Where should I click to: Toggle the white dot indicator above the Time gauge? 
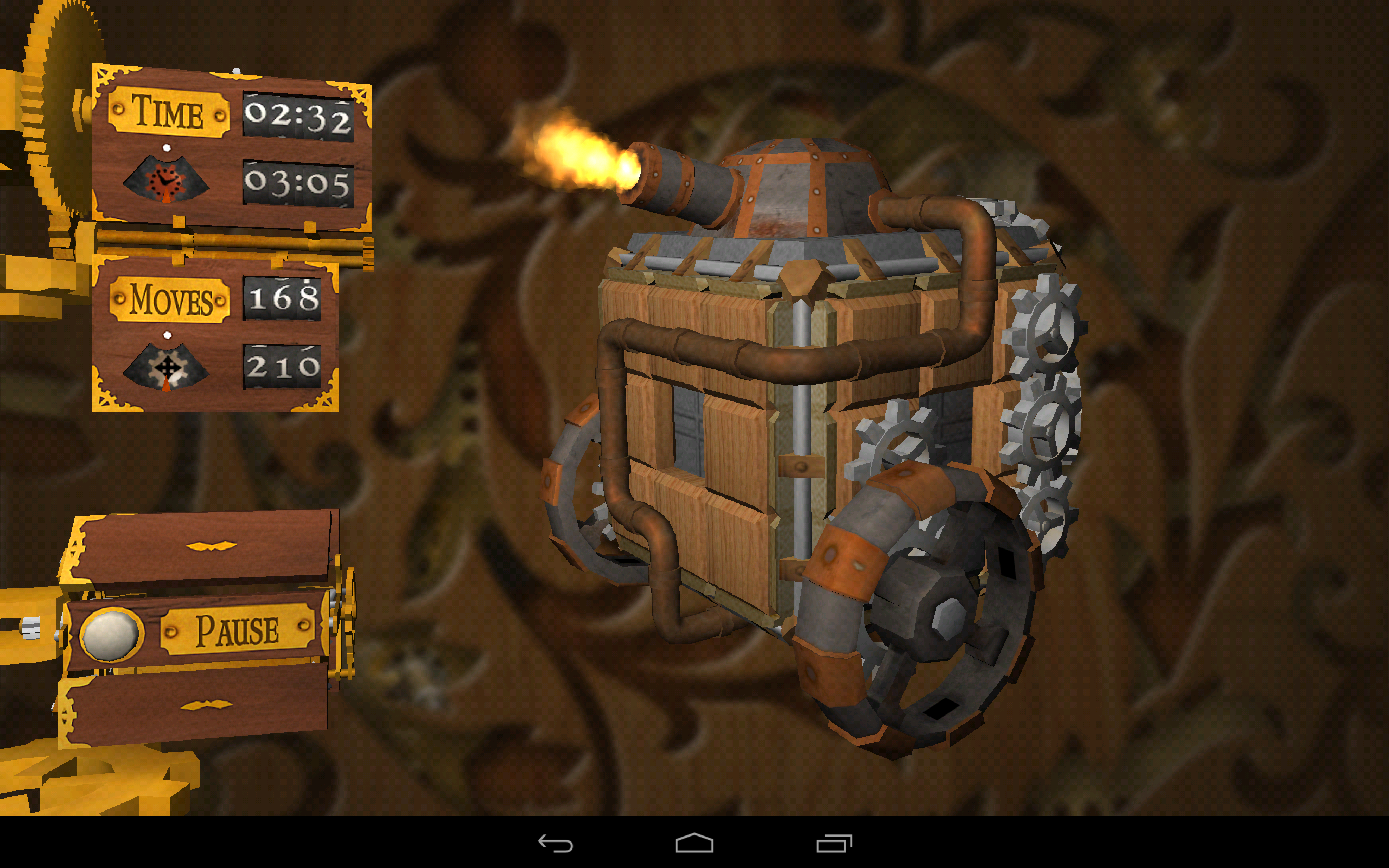(x=168, y=148)
